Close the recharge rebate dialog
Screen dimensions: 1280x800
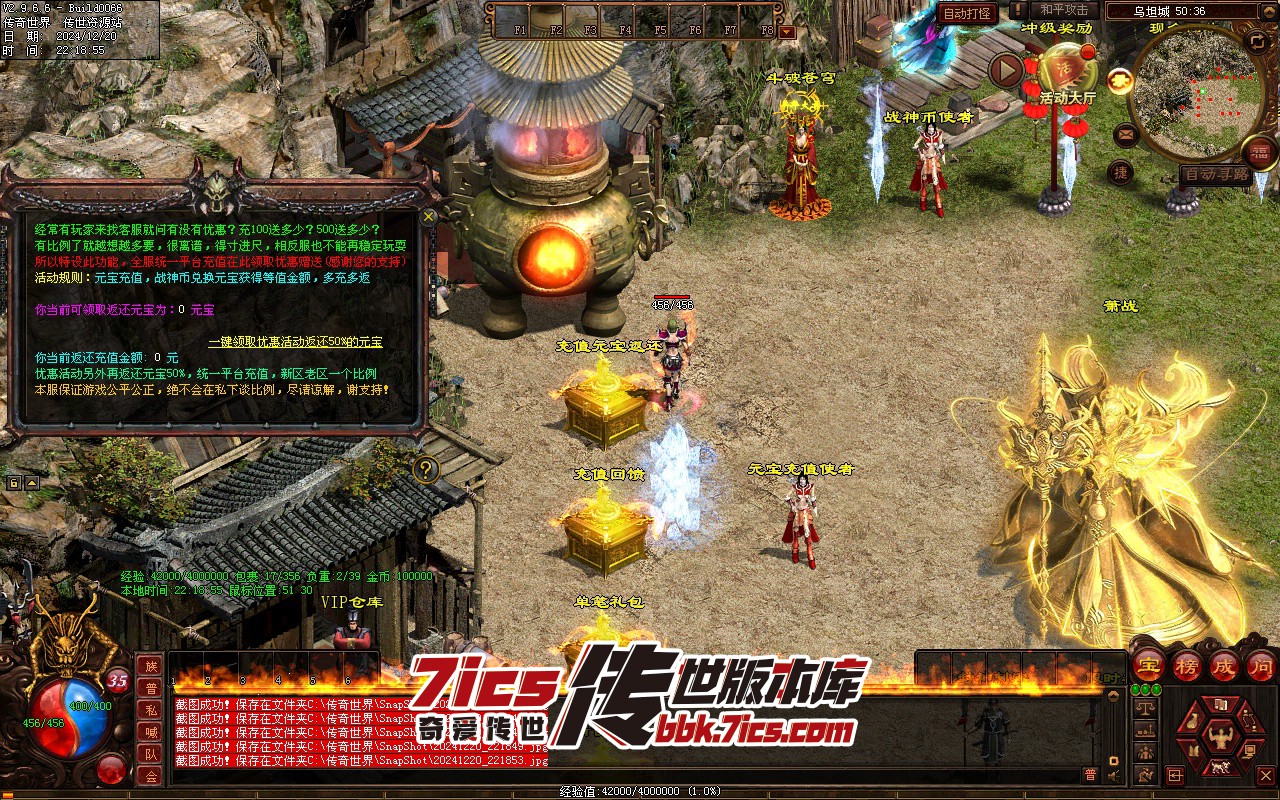pyautogui.click(x=429, y=215)
